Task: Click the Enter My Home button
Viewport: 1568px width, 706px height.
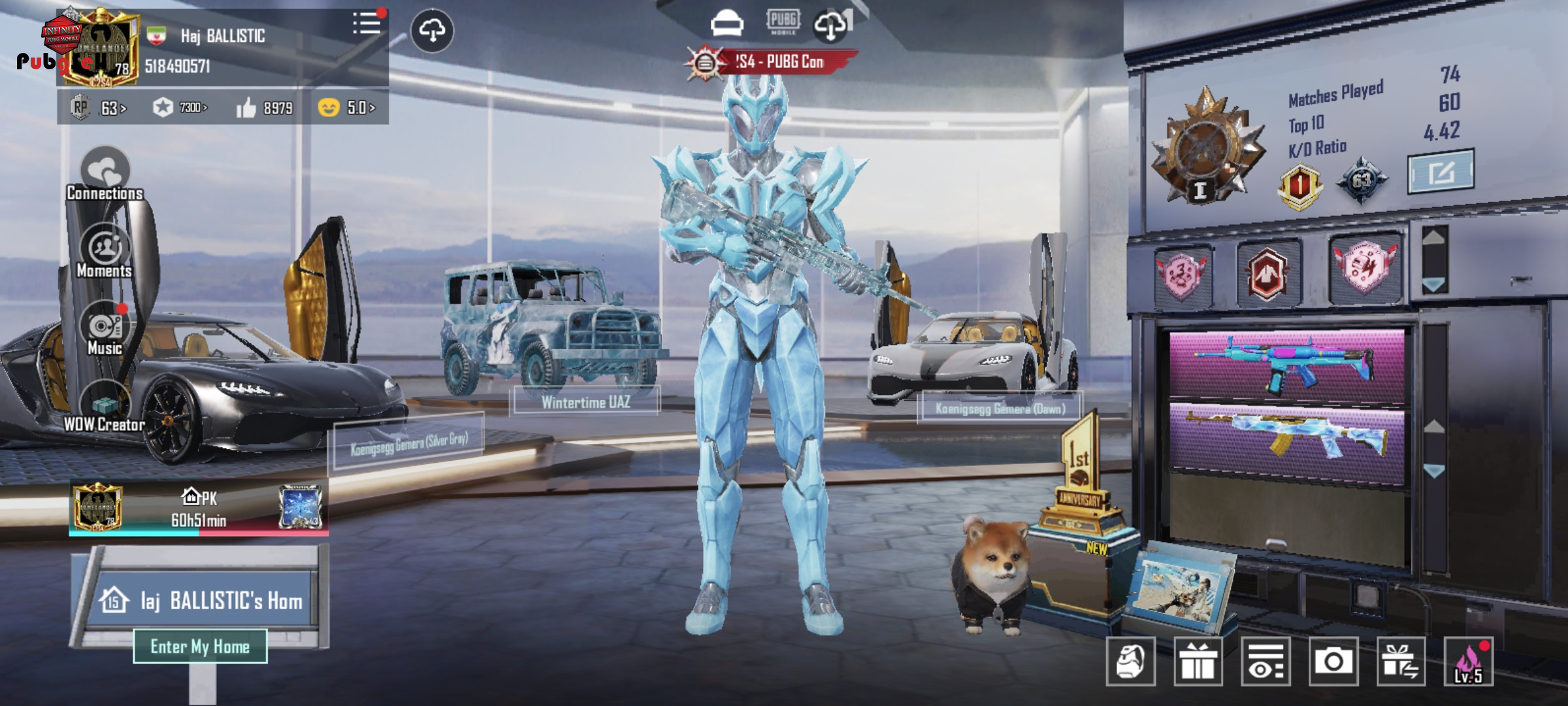Action: pyautogui.click(x=200, y=647)
